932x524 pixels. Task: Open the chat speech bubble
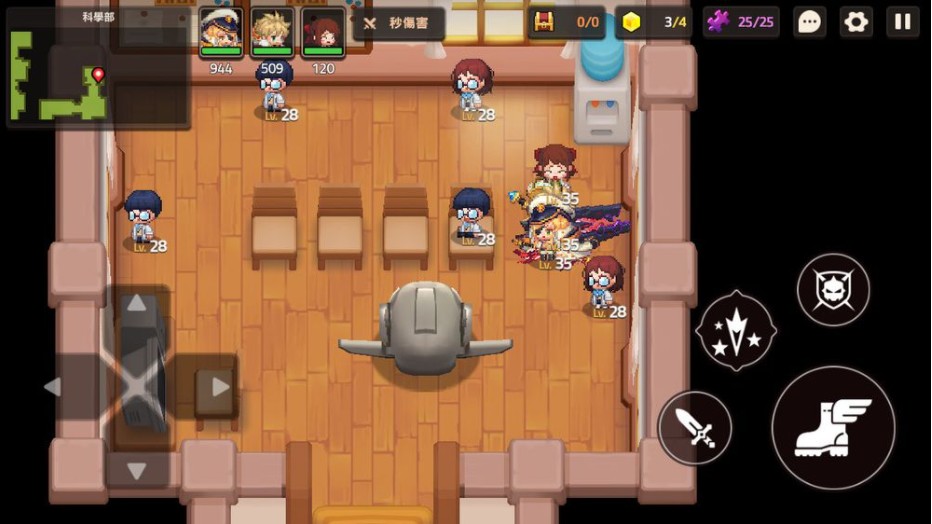point(810,22)
